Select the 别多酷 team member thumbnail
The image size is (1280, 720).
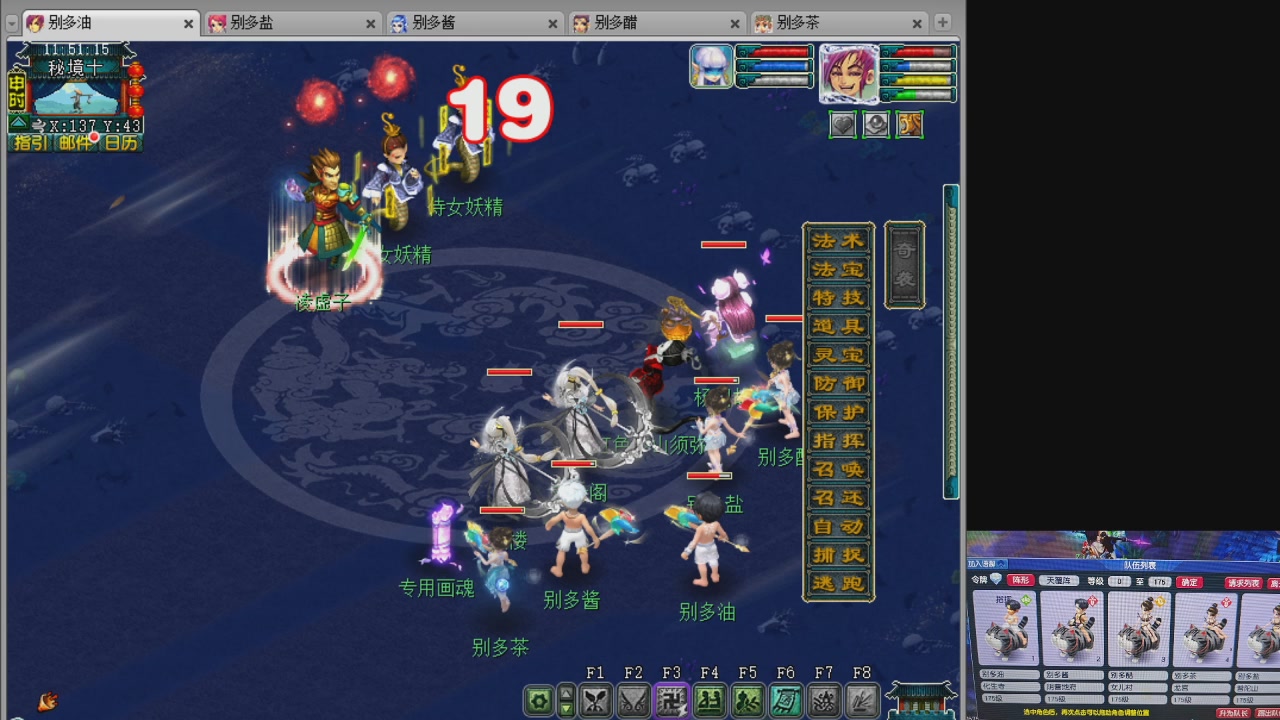[x=1139, y=630]
